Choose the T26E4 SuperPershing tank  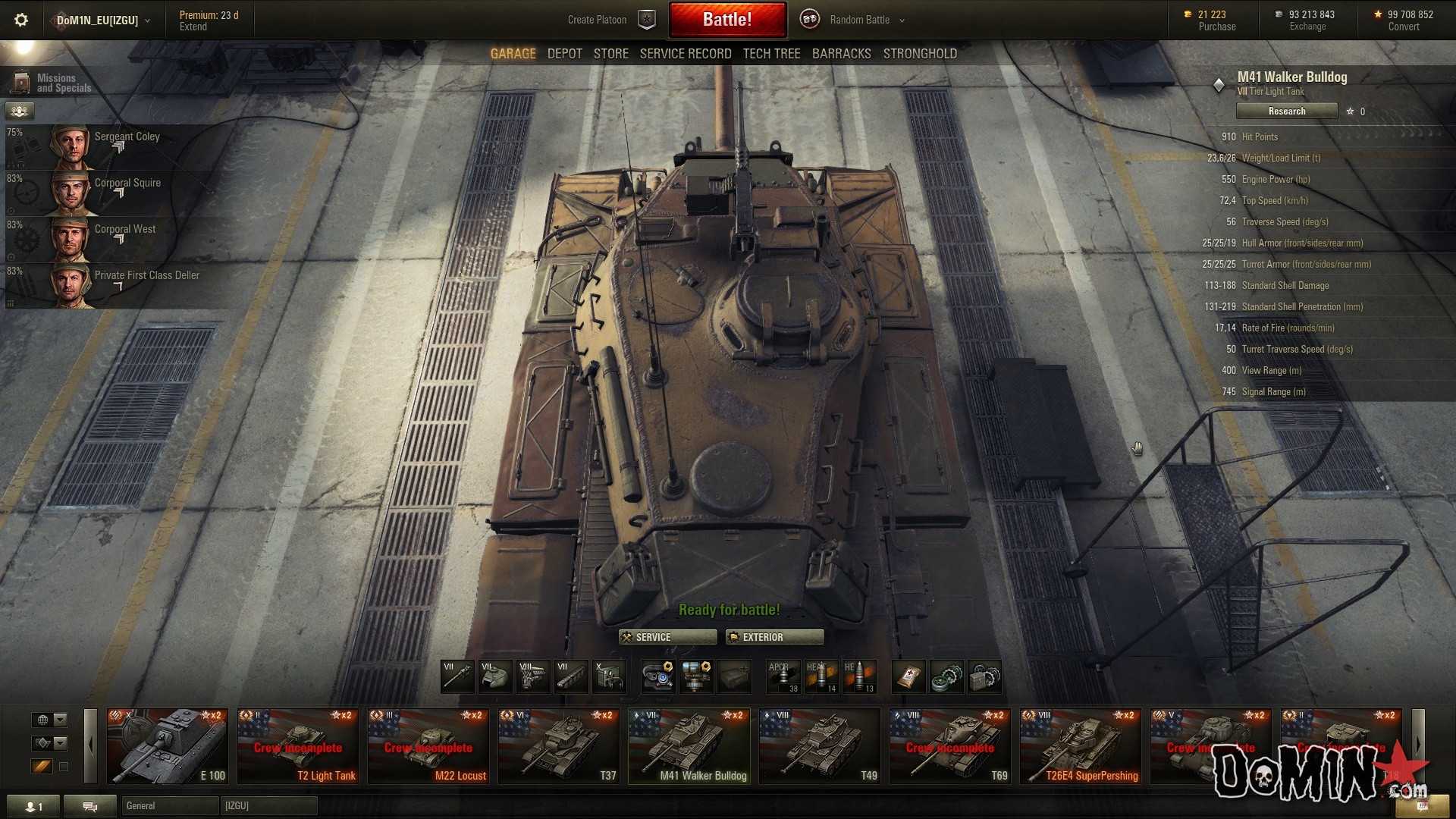click(1080, 746)
